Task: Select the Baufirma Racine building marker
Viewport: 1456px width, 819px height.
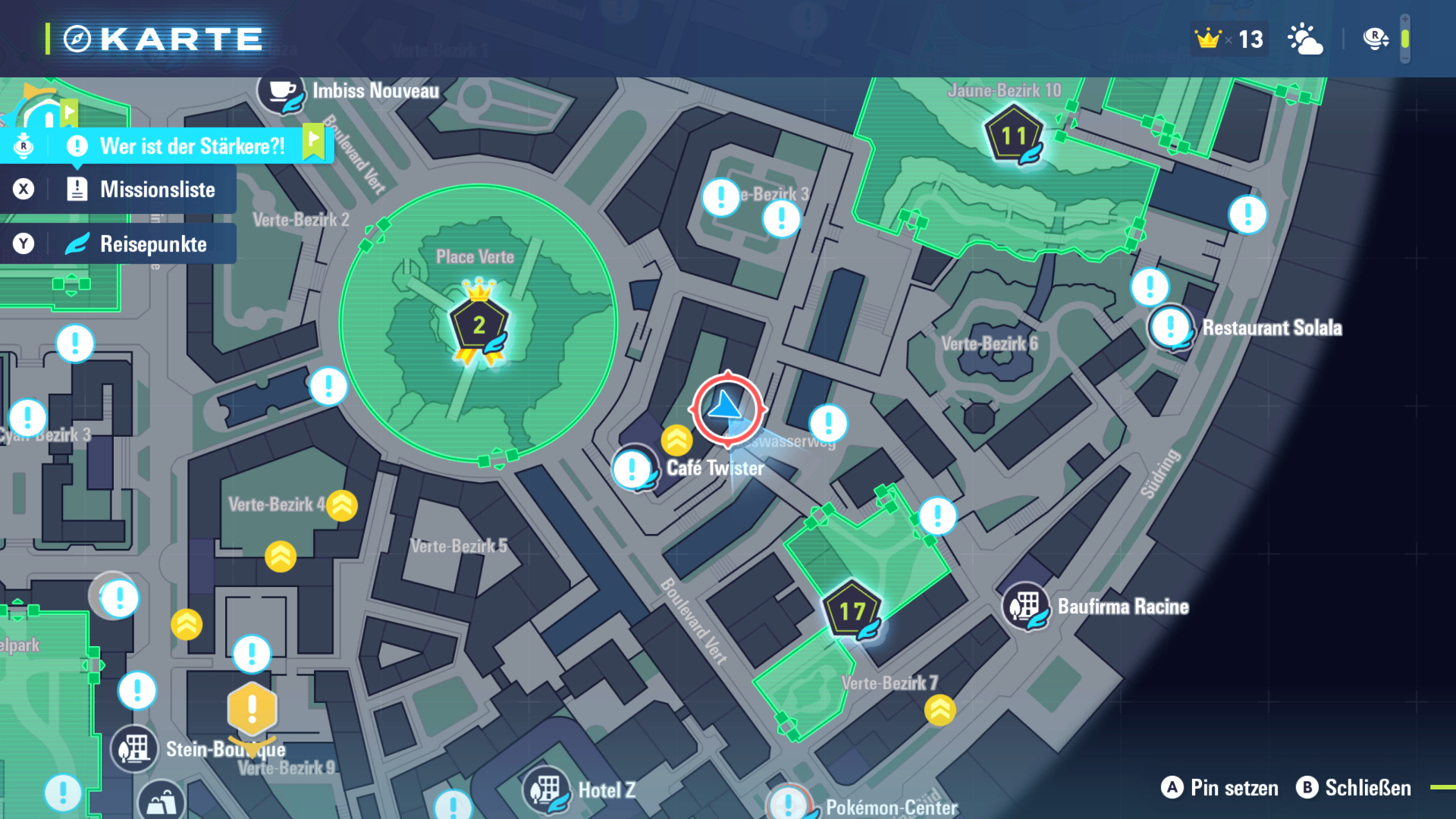Action: (x=1025, y=607)
